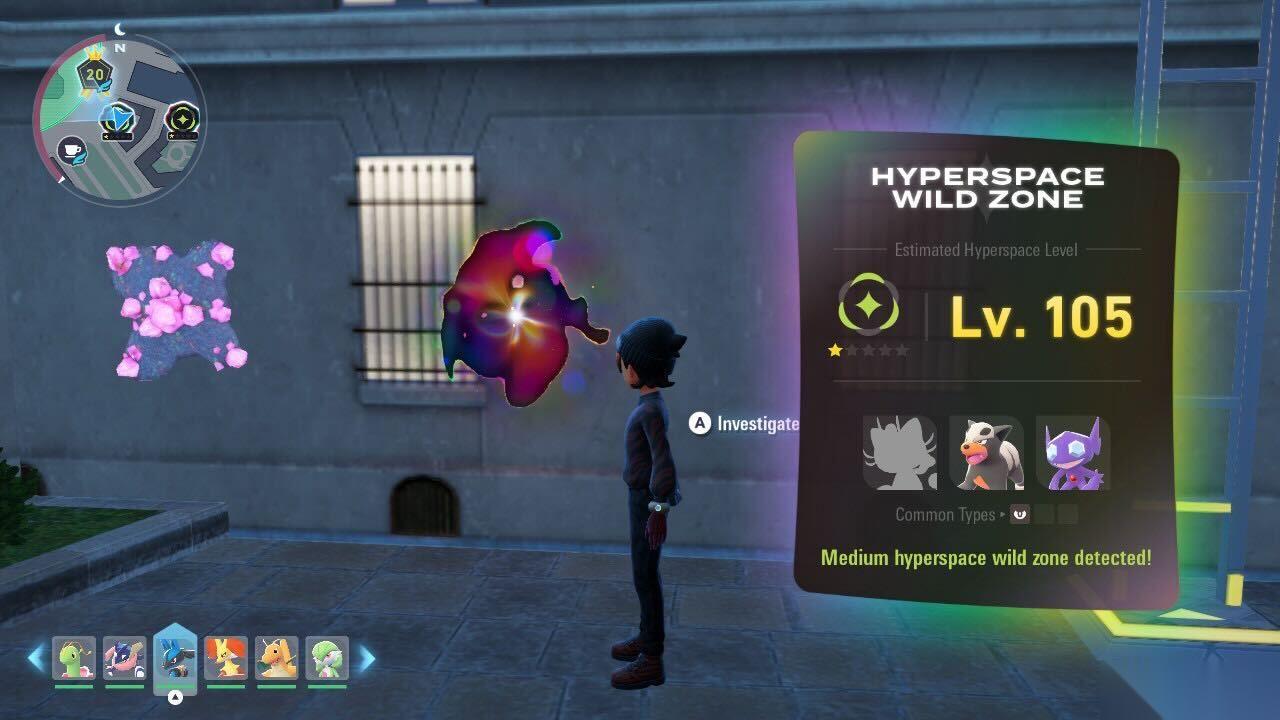Select the blue arrow hyperspace minimap marker
This screenshot has width=1280, height=720.
pos(117,120)
